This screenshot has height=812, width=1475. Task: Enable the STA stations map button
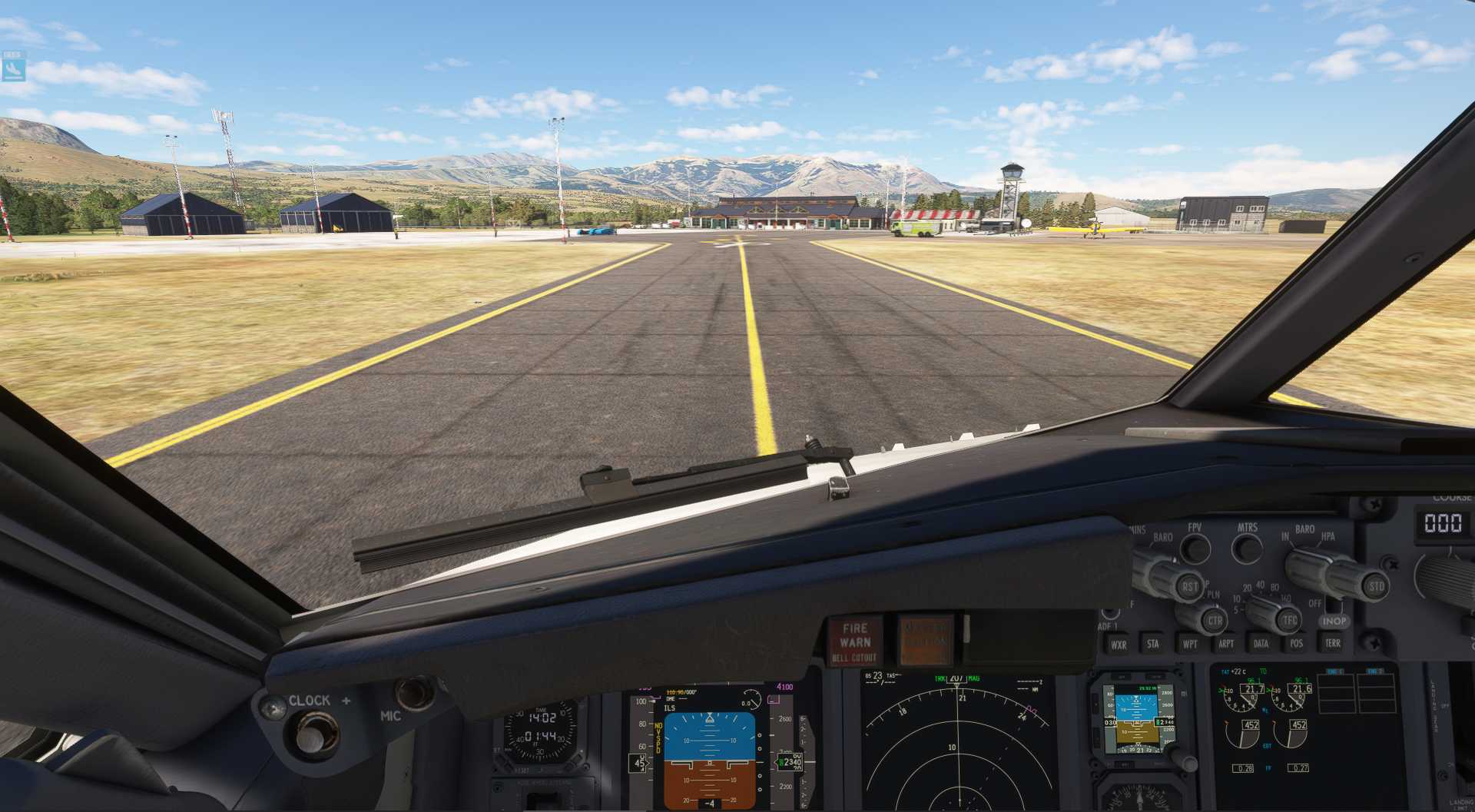(1153, 644)
